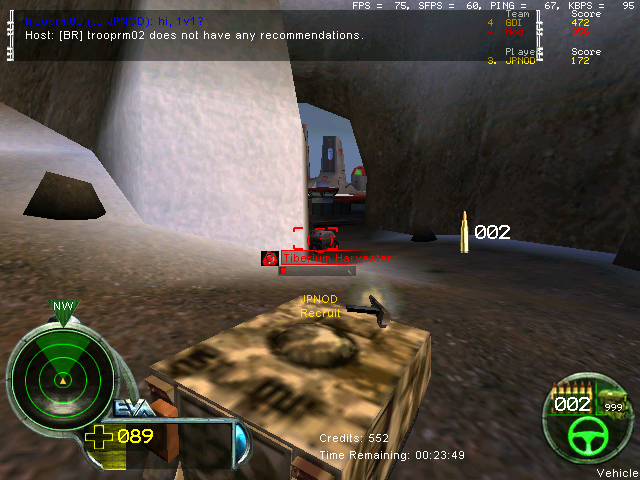Select the JPNOD player score row
This screenshot has width=640, height=480.
point(538,60)
